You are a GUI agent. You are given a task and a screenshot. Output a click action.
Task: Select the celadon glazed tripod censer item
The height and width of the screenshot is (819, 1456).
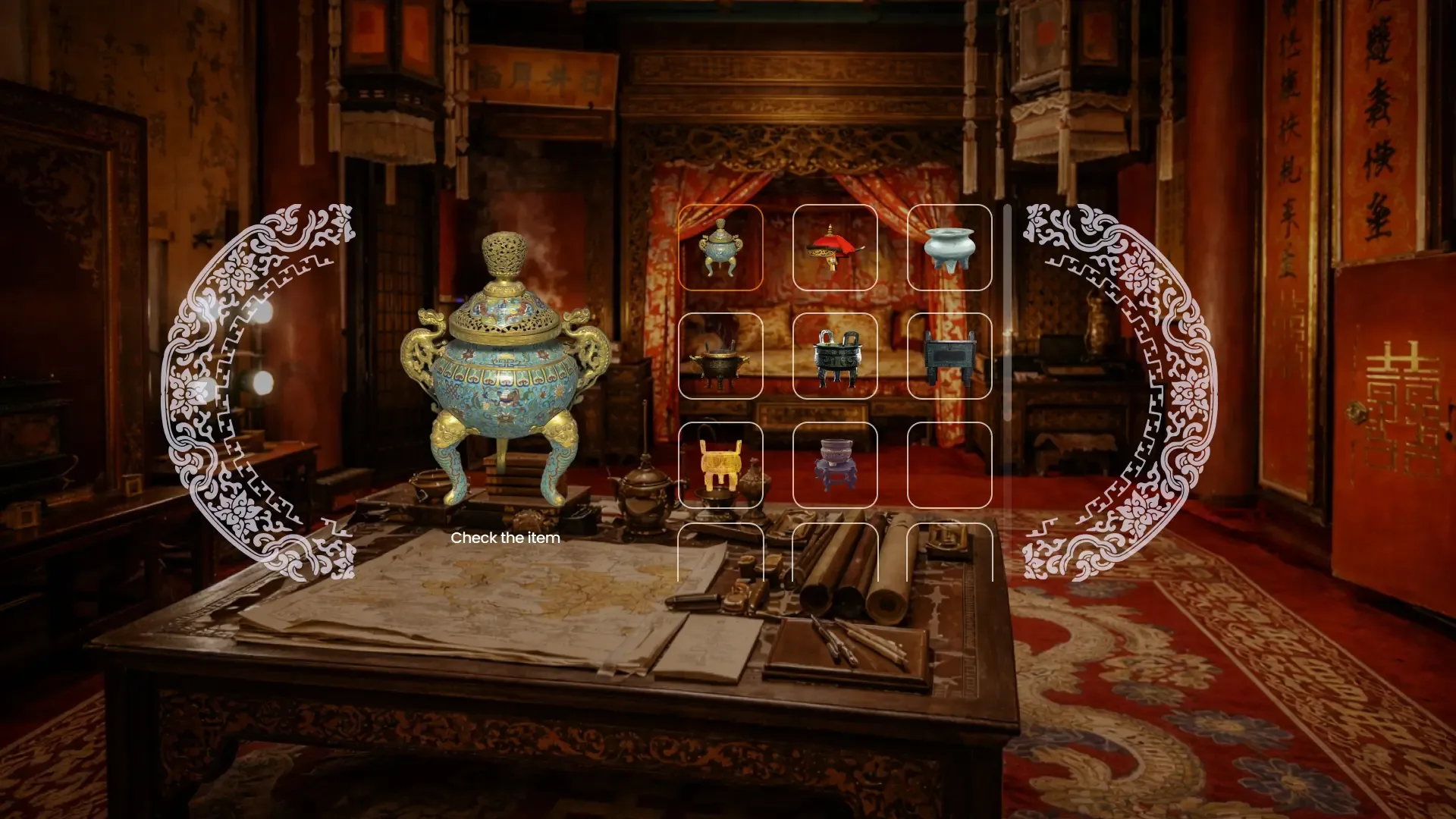[x=951, y=248]
